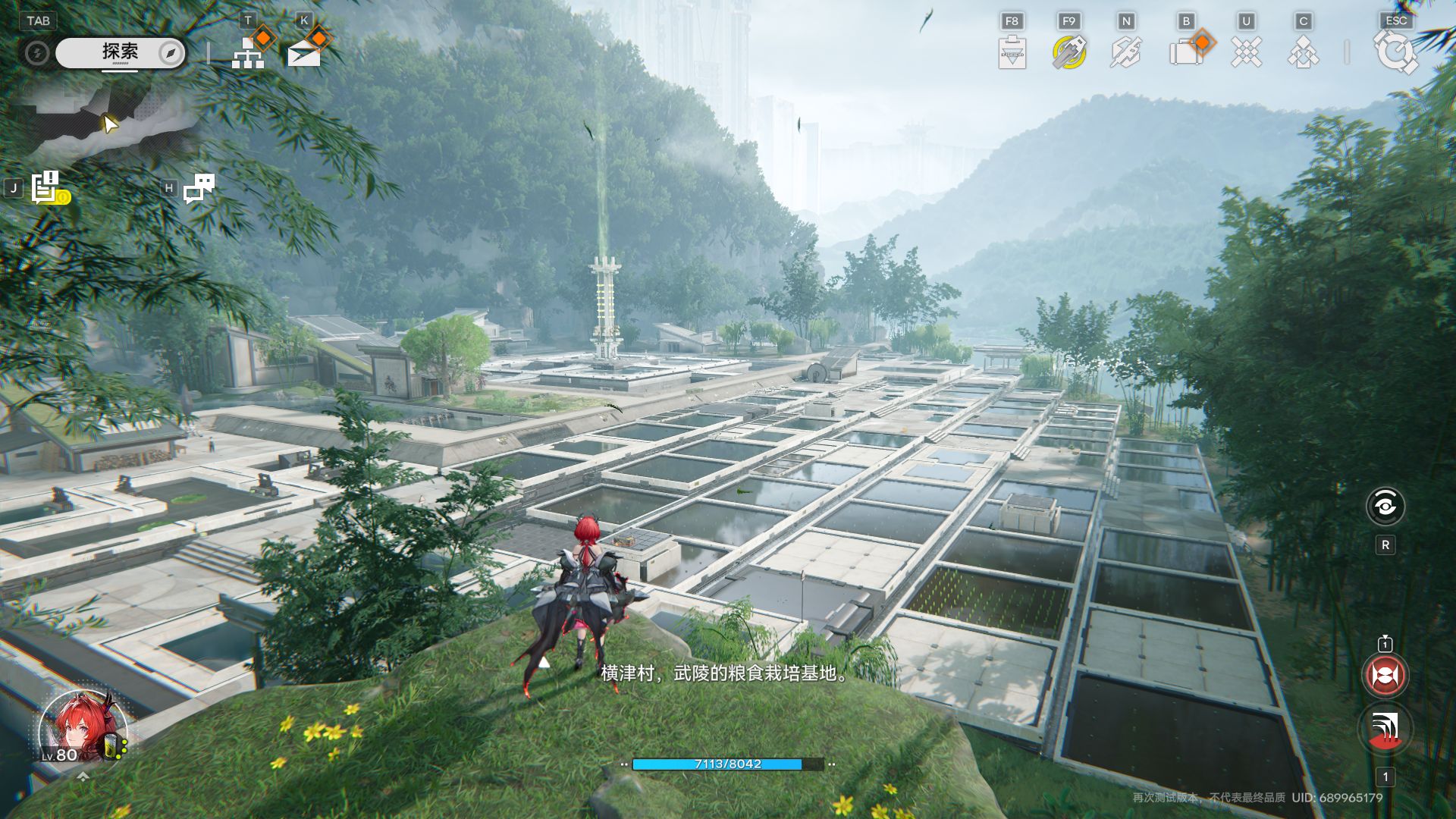Select the red-haired level 80 character portrait
This screenshot has width=1456, height=819.
pos(82,728)
